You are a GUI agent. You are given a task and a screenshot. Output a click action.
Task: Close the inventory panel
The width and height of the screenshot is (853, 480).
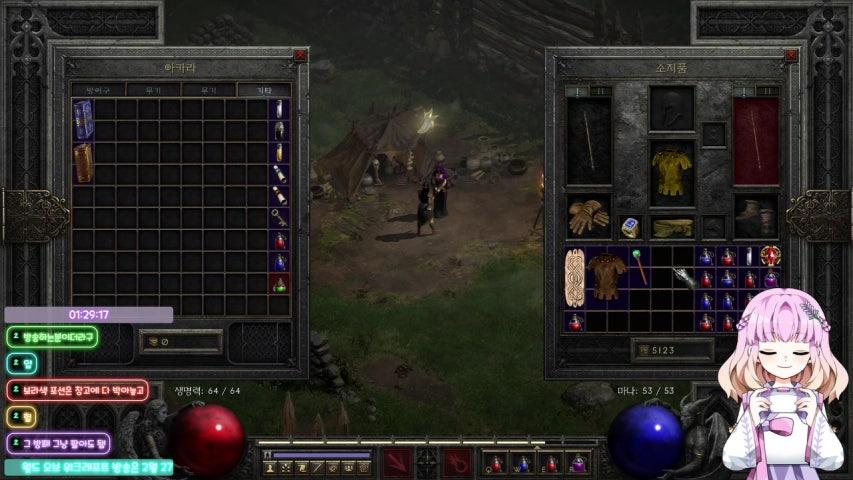click(791, 56)
